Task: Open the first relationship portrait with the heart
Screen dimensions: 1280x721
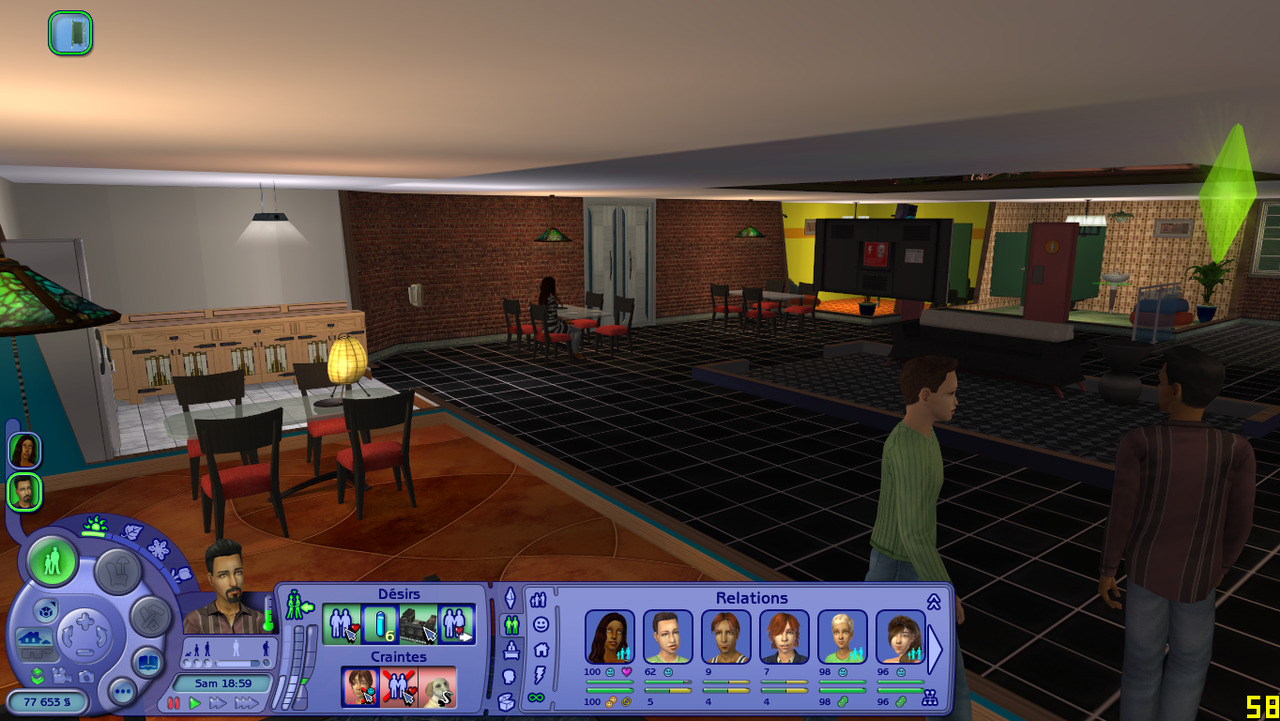Action: coord(609,637)
